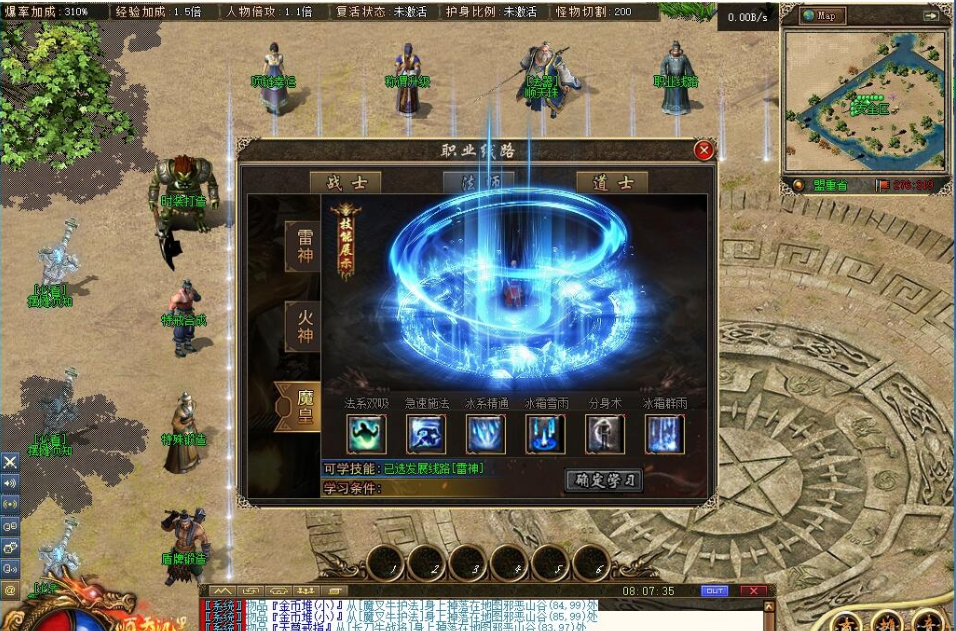Select the 雷神 path tab
This screenshot has height=631, width=956.
tap(303, 247)
